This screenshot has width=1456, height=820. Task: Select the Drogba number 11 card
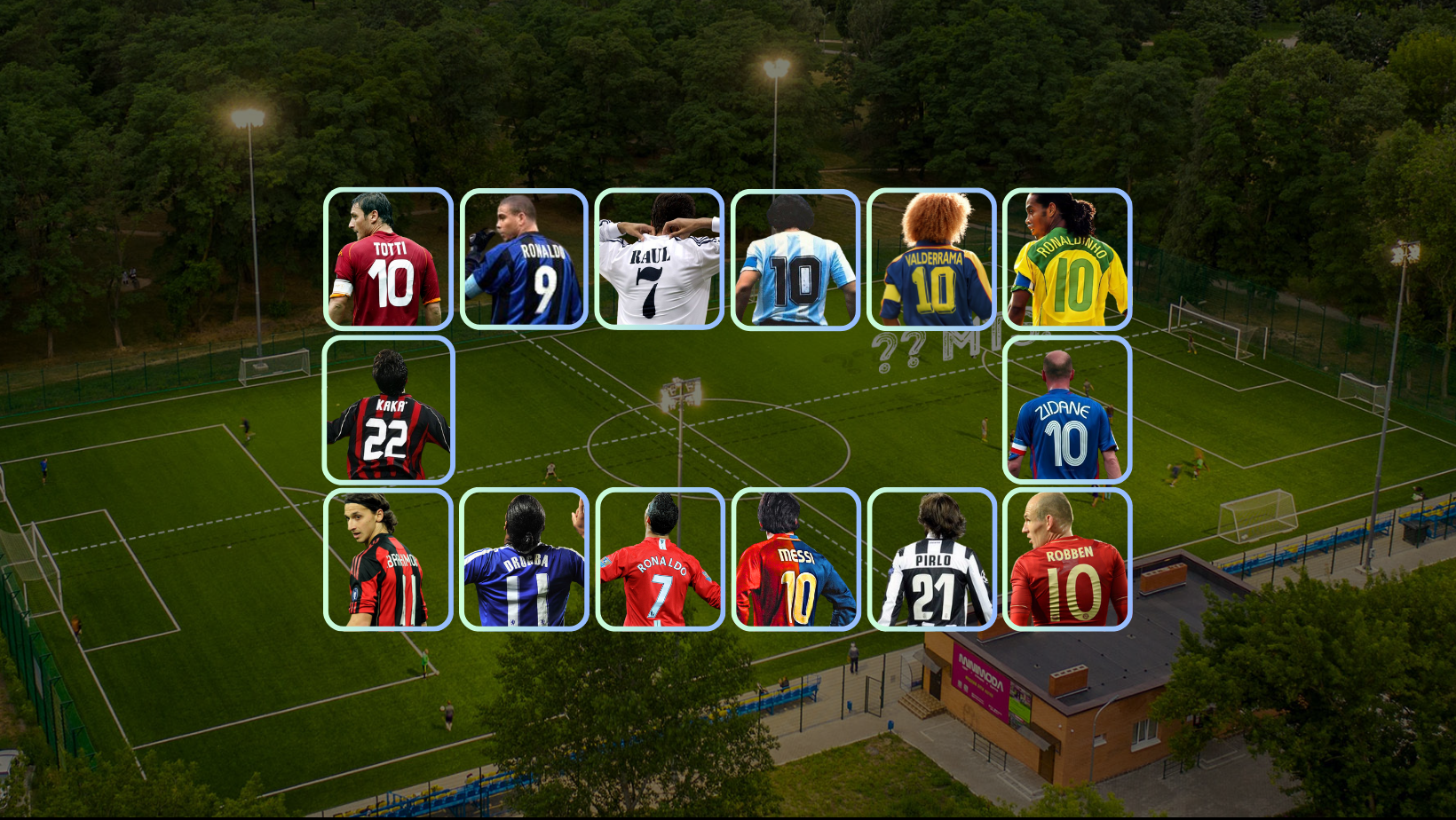click(x=524, y=559)
